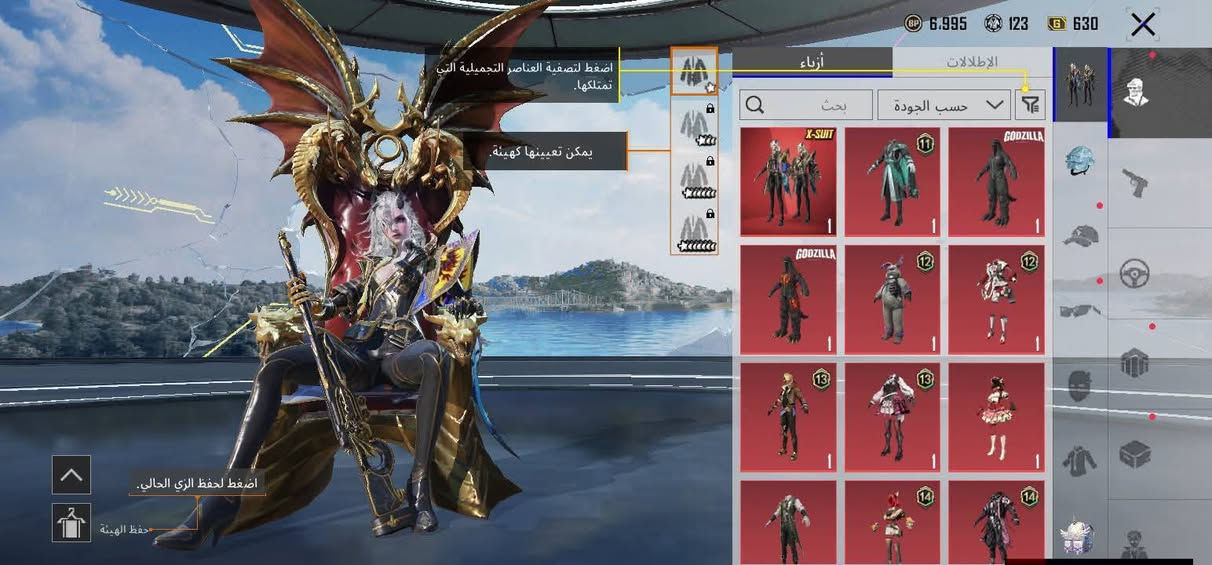Open the steering wheel vehicle skins section
1212x565 pixels.
(x=1135, y=273)
